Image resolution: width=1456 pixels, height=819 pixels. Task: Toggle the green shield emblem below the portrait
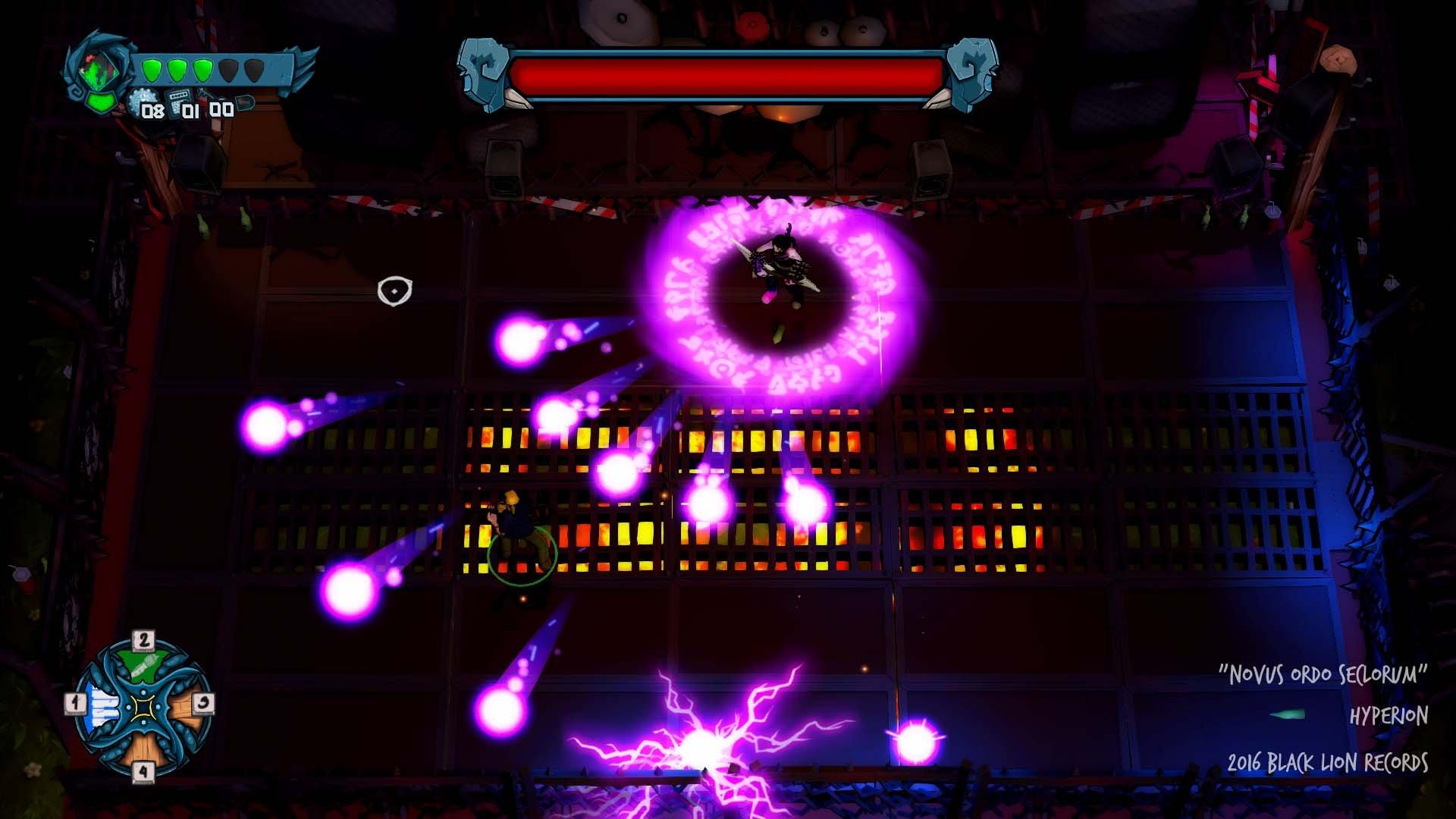coord(99,104)
